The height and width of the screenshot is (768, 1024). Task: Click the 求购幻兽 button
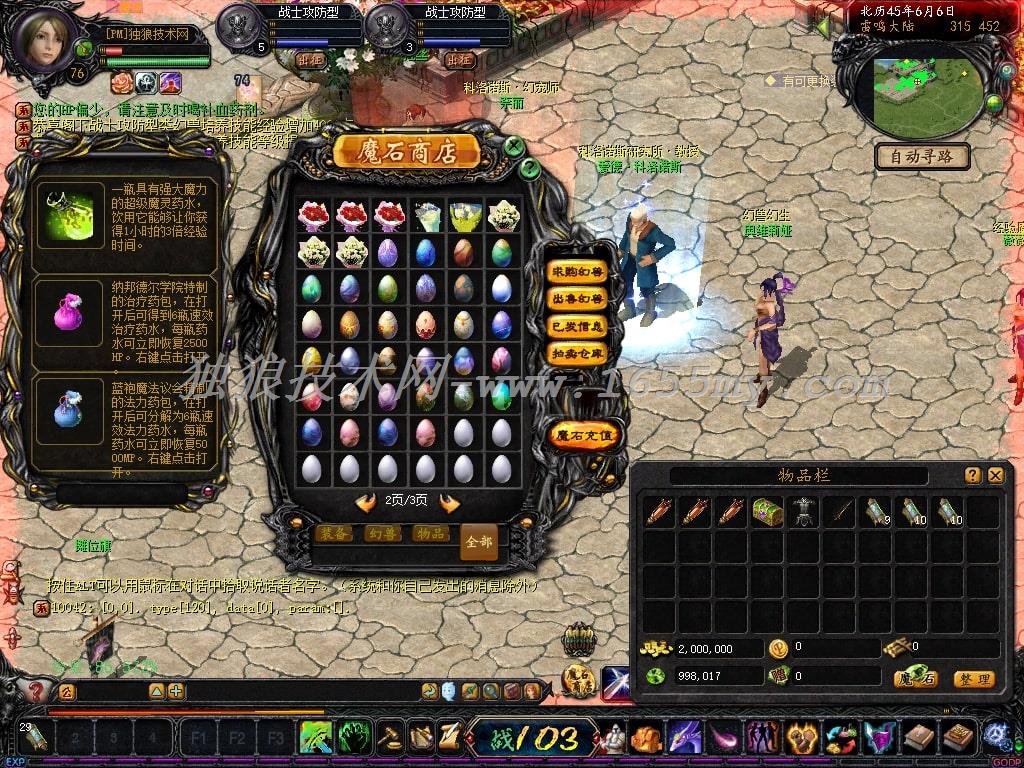578,272
